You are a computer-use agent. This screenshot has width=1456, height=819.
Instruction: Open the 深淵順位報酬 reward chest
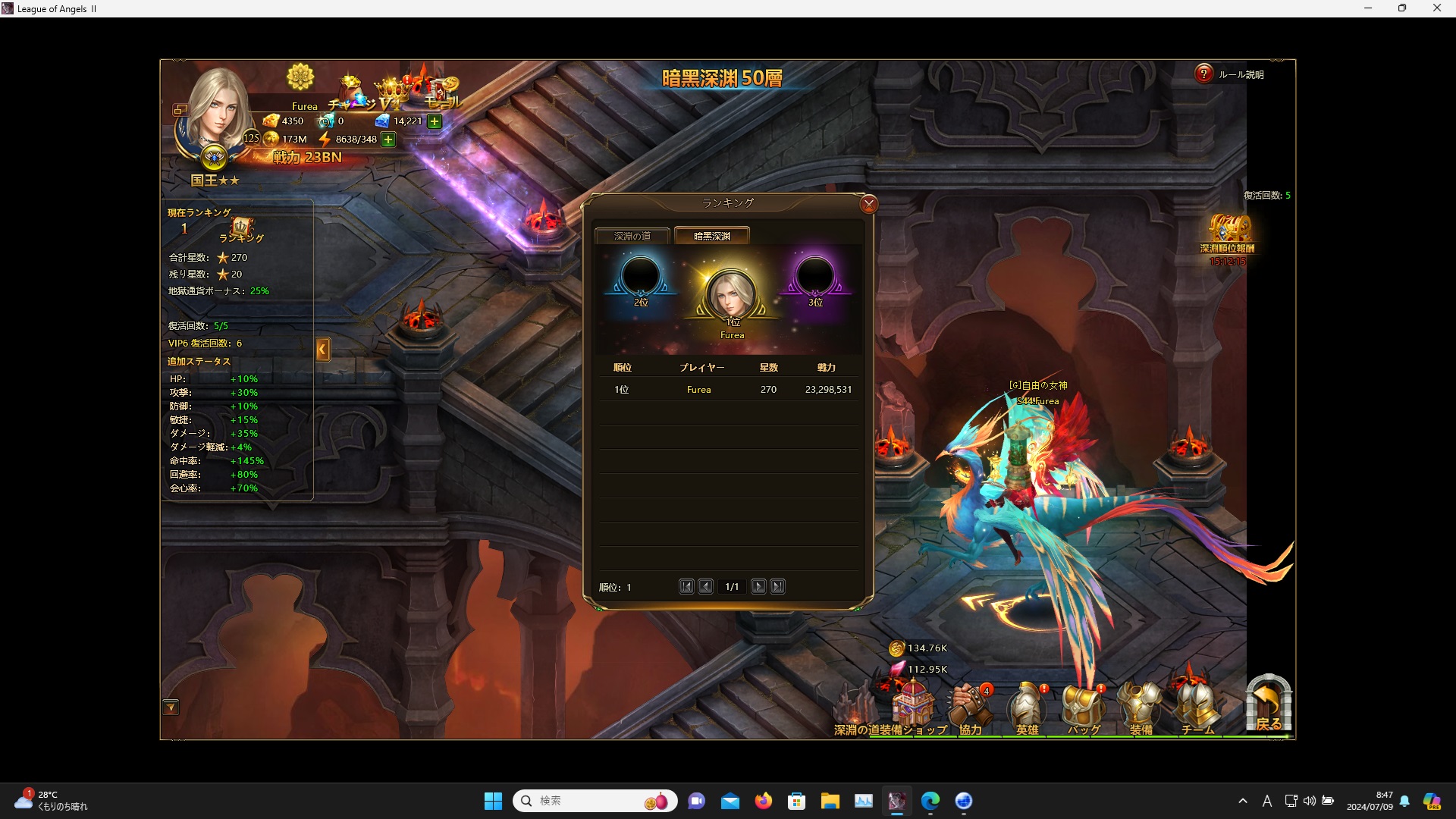coord(1228,230)
